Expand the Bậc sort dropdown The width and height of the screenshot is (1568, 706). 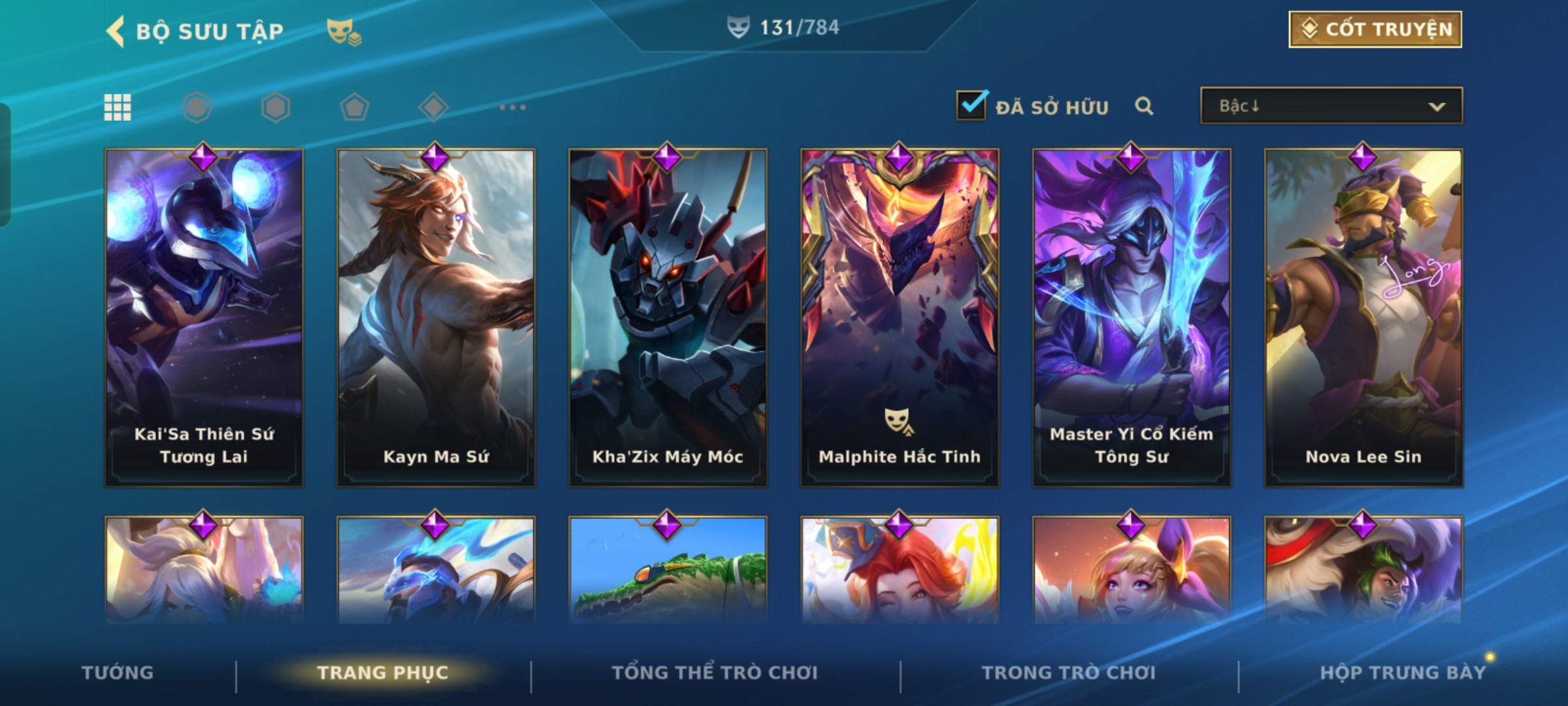tap(1331, 106)
